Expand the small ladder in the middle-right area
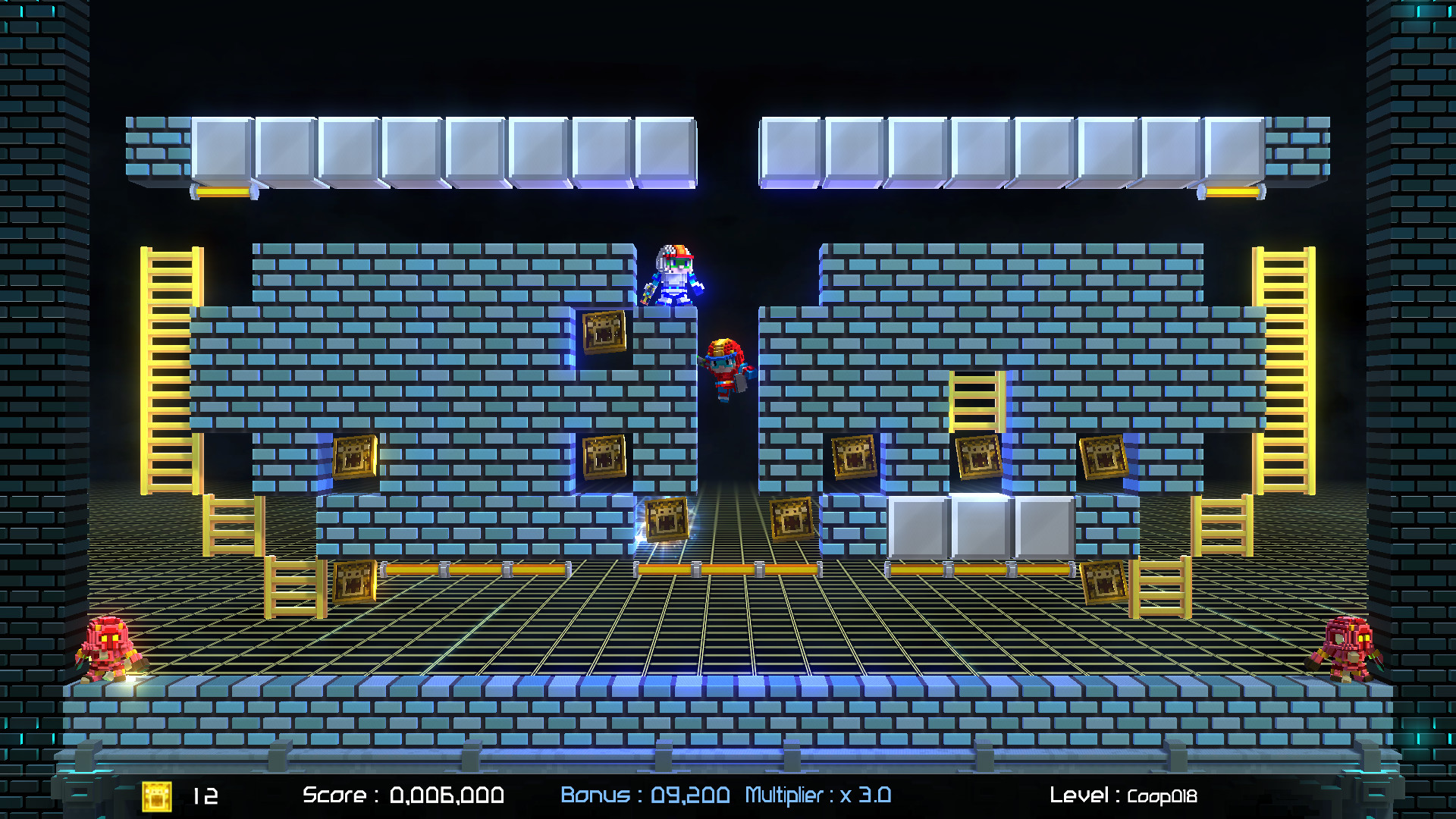Viewport: 1456px width, 819px height. click(x=978, y=402)
